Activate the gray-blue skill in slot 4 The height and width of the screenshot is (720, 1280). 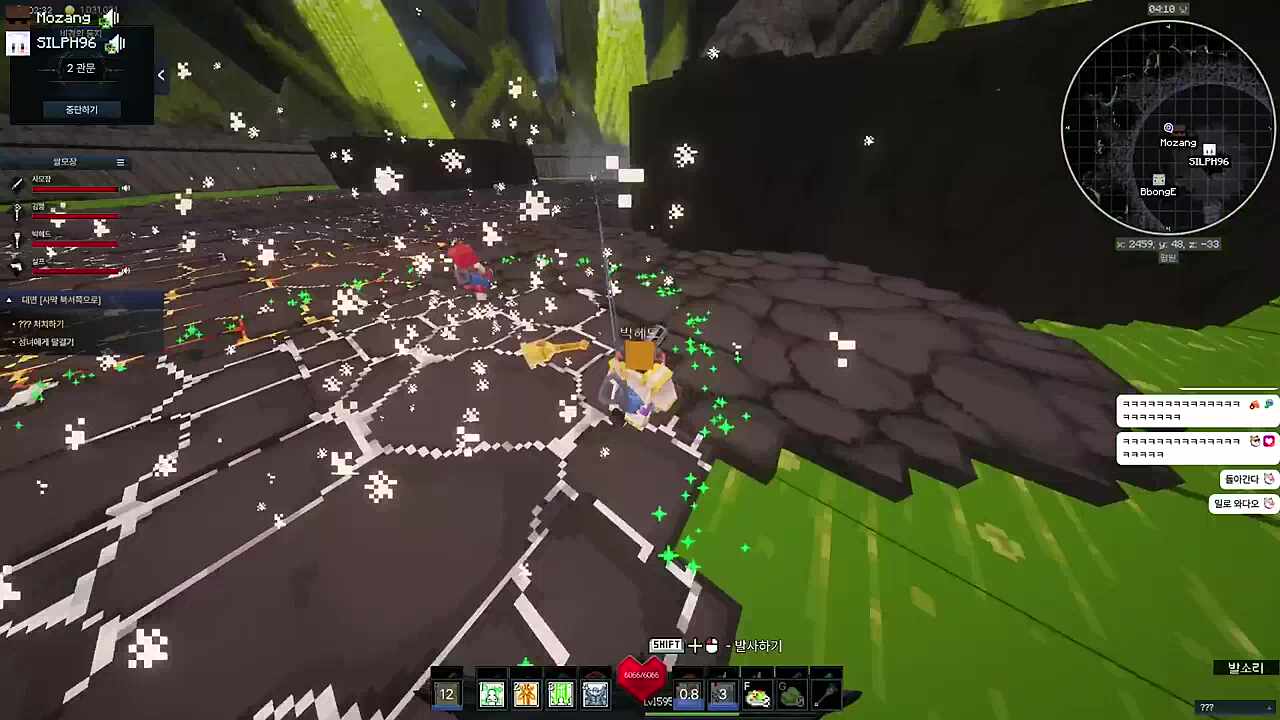click(x=595, y=694)
